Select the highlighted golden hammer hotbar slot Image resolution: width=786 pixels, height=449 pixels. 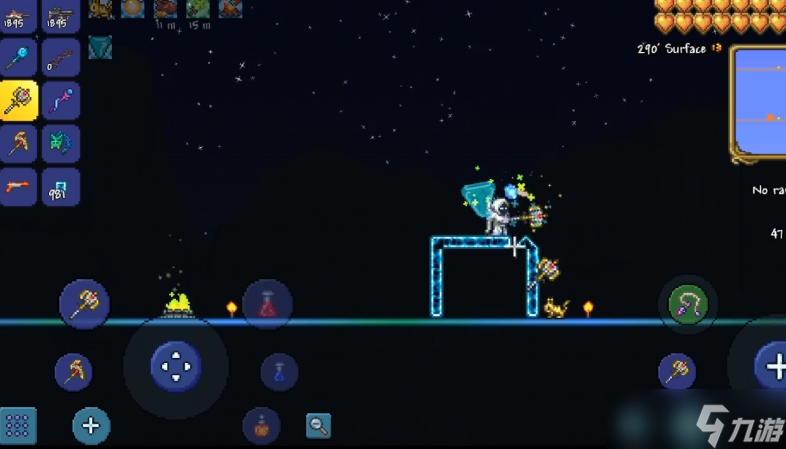18,101
